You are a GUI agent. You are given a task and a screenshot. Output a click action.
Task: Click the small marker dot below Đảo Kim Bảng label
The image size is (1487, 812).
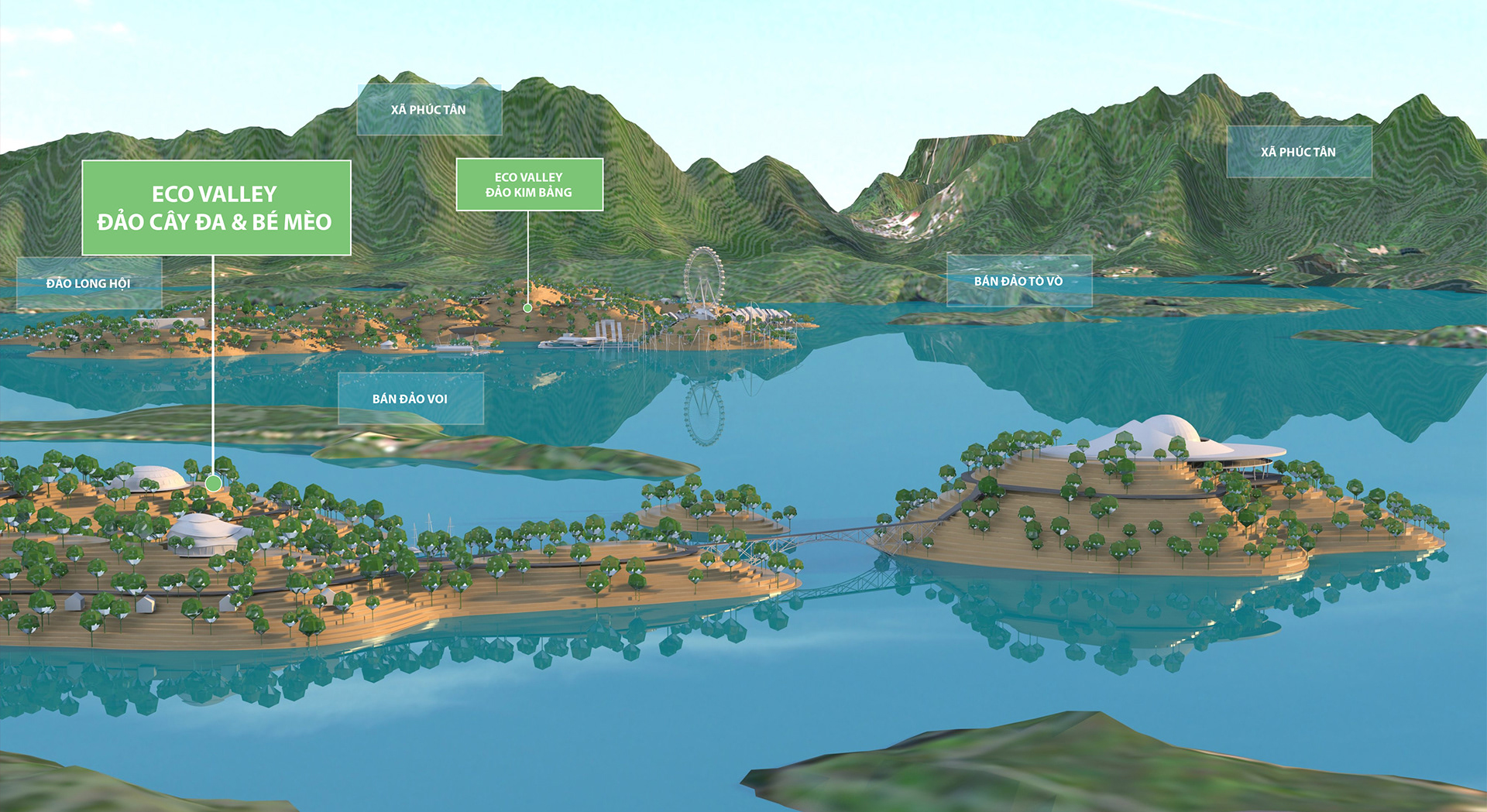tap(527, 308)
